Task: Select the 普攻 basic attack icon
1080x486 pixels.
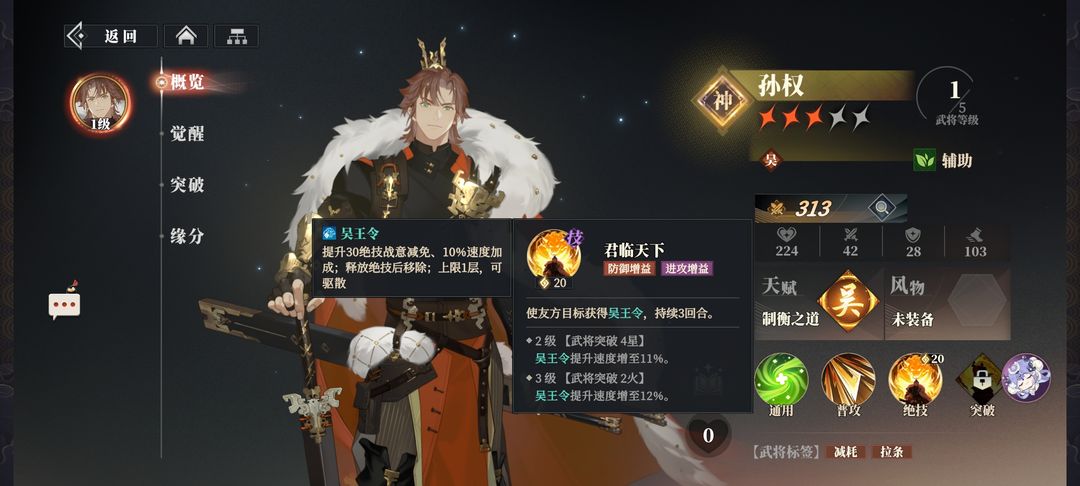Action: pos(848,381)
